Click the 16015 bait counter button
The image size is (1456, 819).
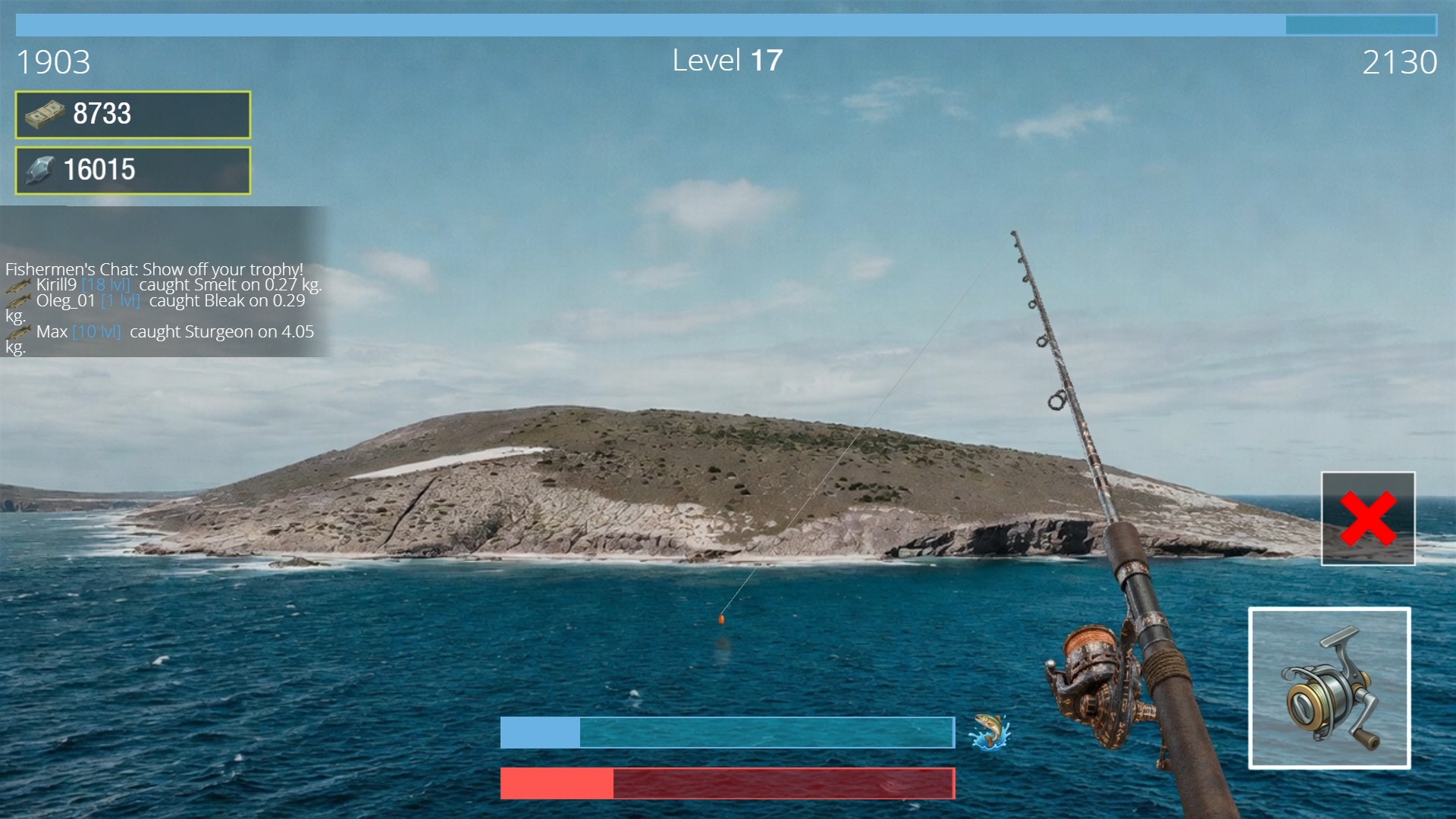(x=132, y=170)
